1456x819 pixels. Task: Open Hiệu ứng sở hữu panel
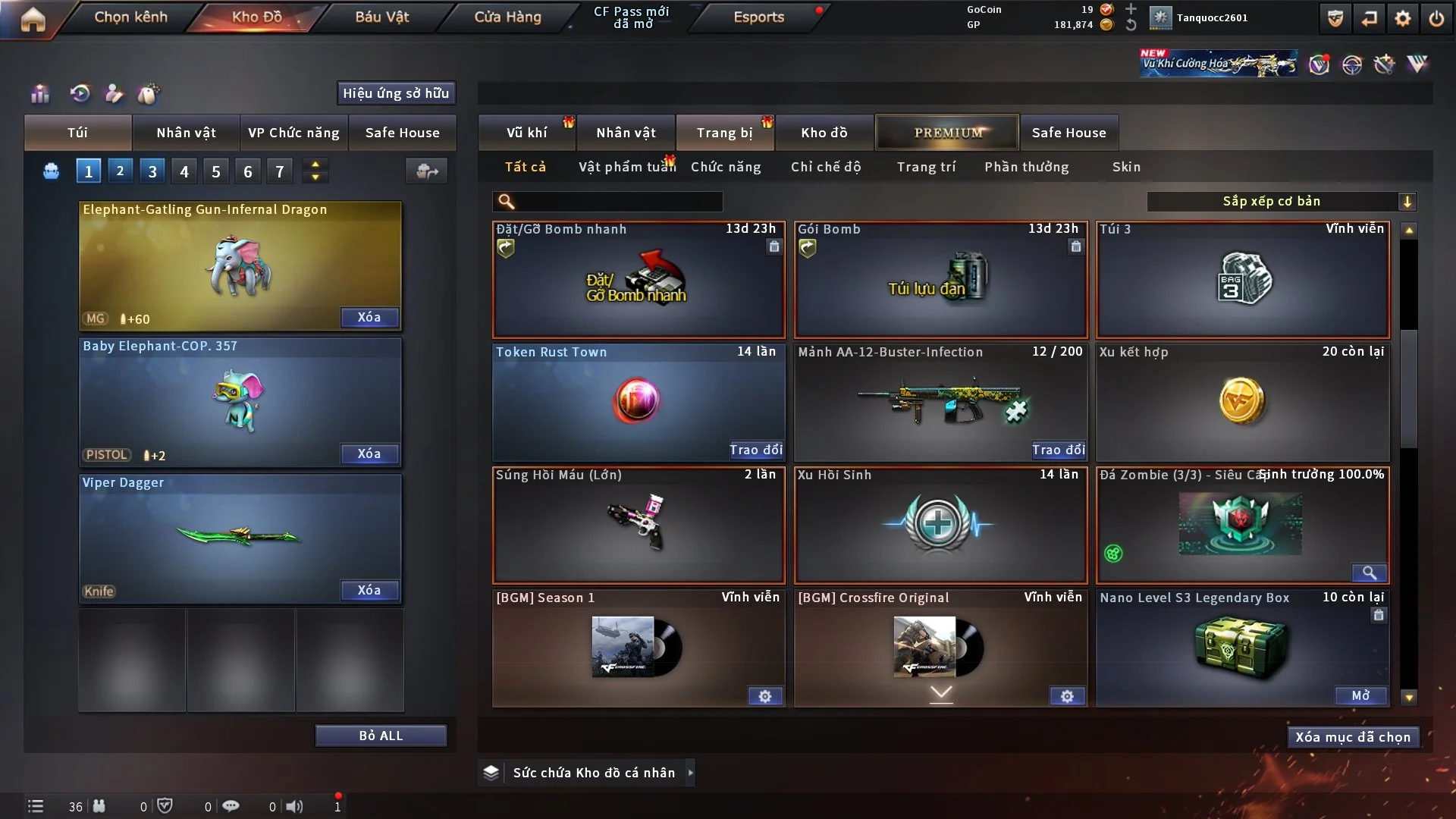(x=396, y=93)
